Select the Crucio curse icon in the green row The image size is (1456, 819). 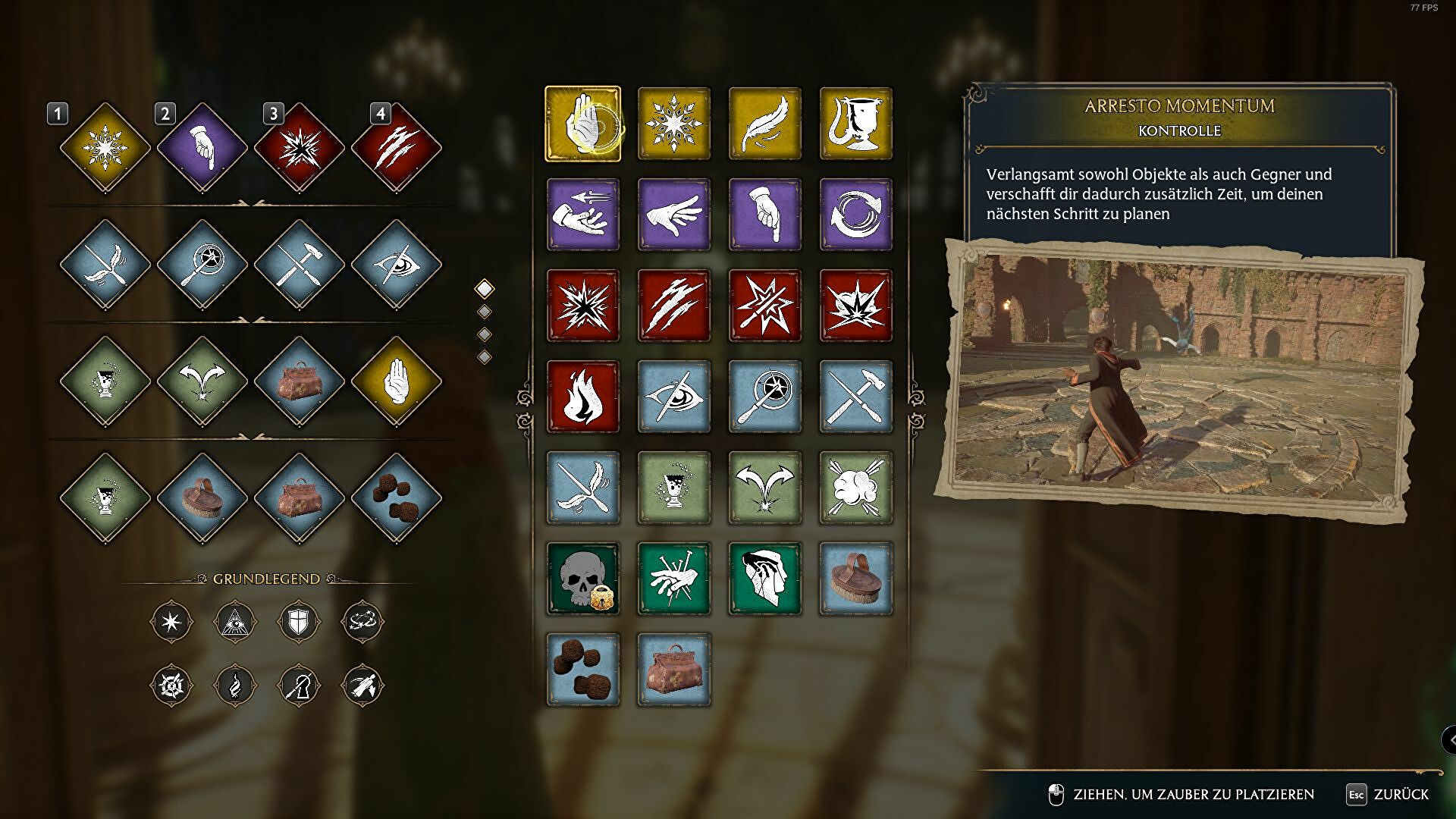[x=673, y=578]
